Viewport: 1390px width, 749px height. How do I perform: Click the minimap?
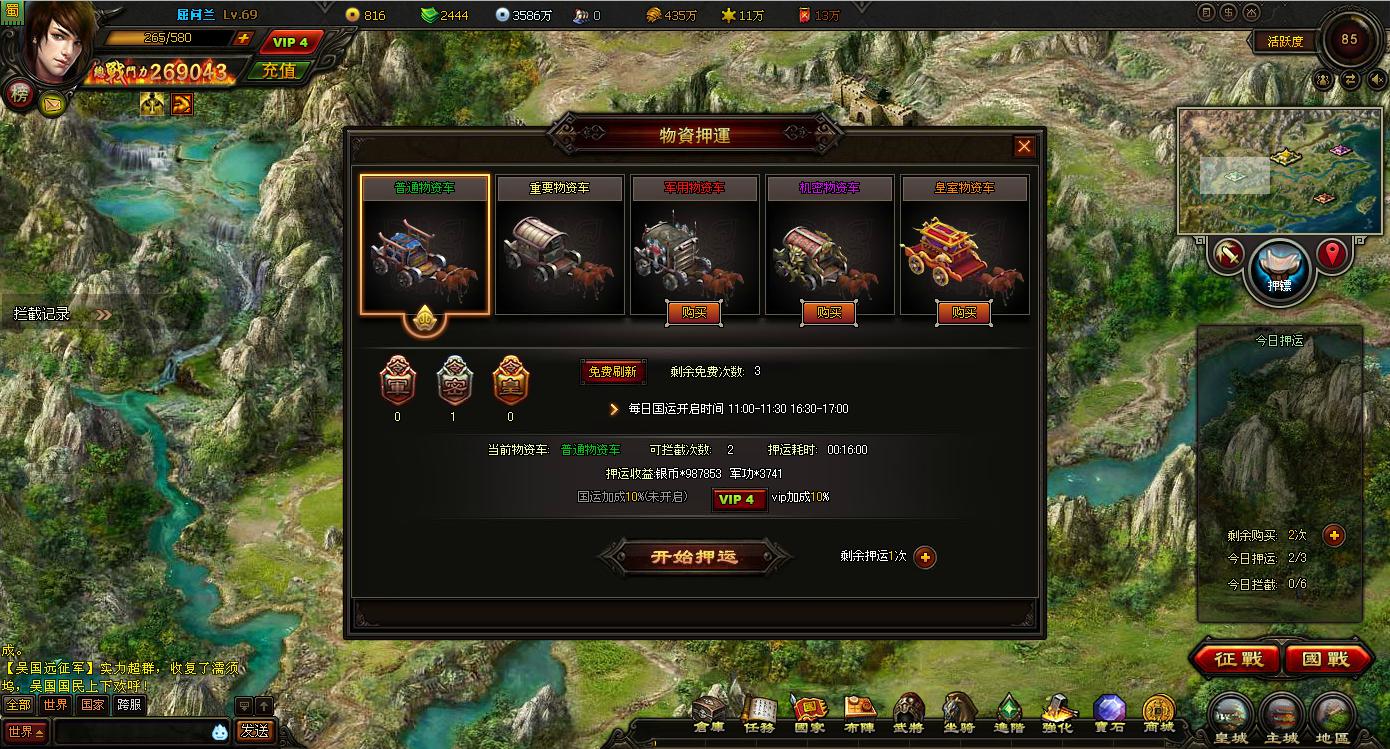1266,172
